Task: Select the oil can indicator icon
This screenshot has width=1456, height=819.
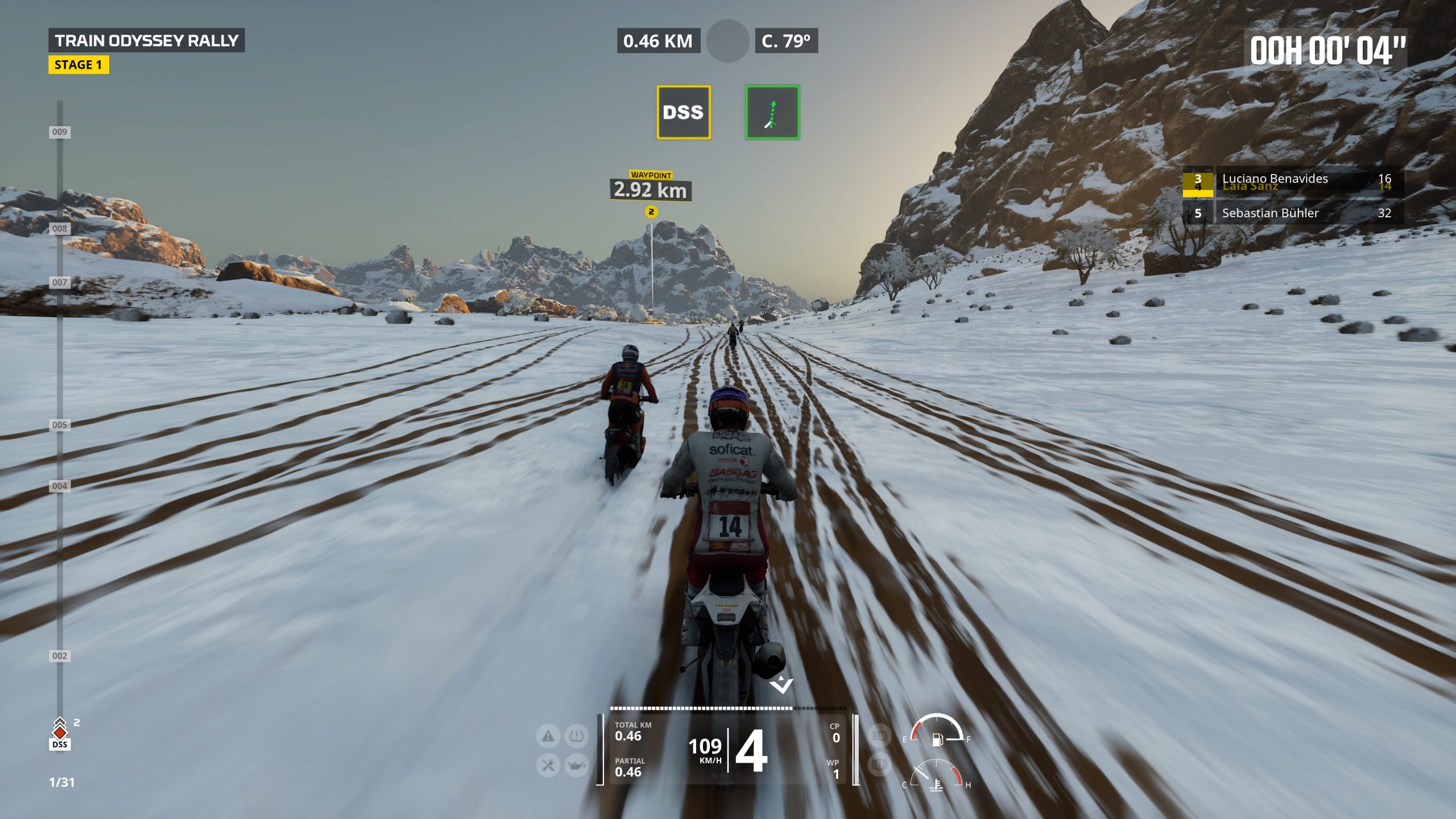Action: tap(576, 766)
